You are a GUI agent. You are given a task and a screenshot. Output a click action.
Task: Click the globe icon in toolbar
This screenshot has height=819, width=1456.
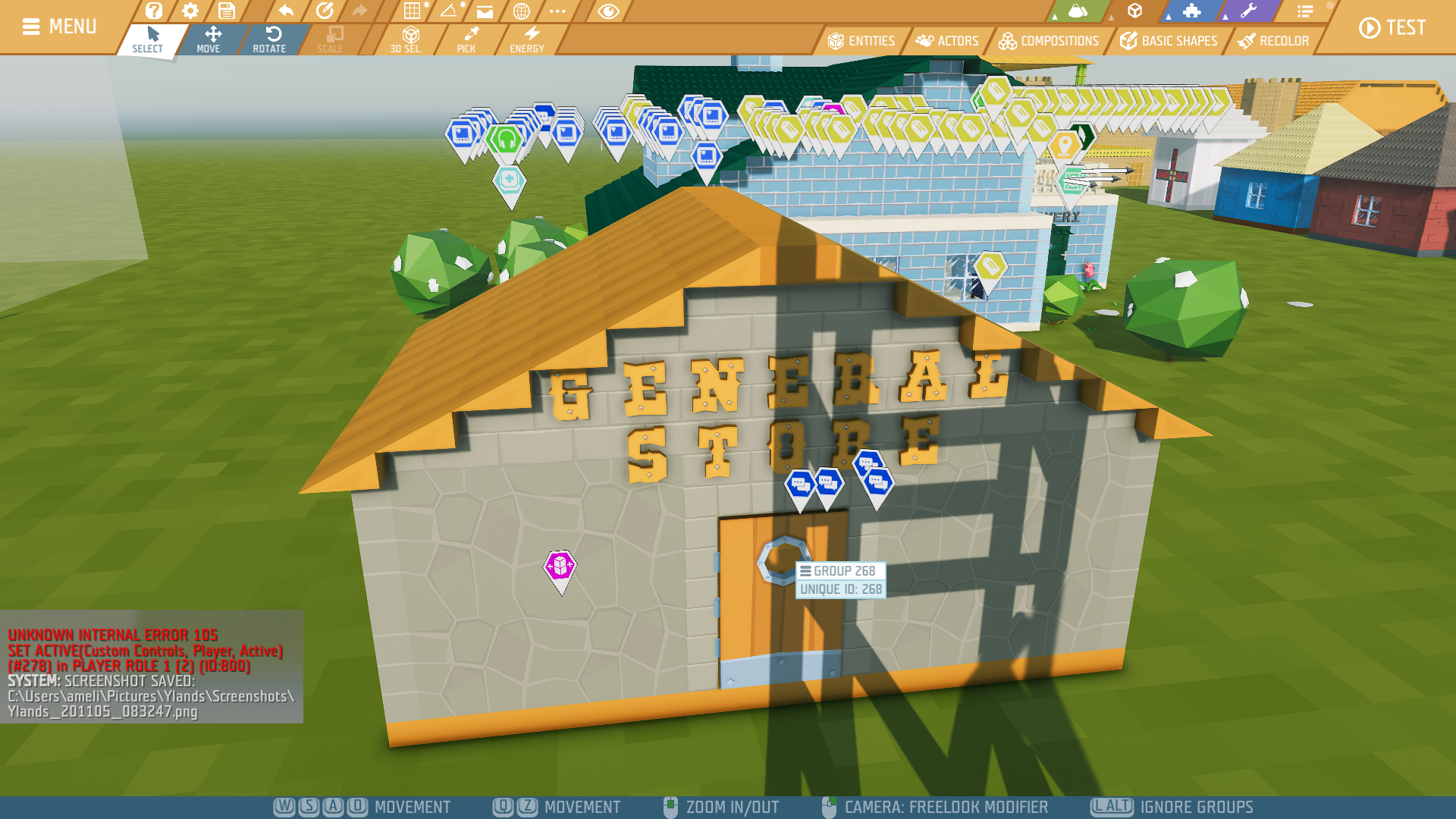click(x=521, y=11)
